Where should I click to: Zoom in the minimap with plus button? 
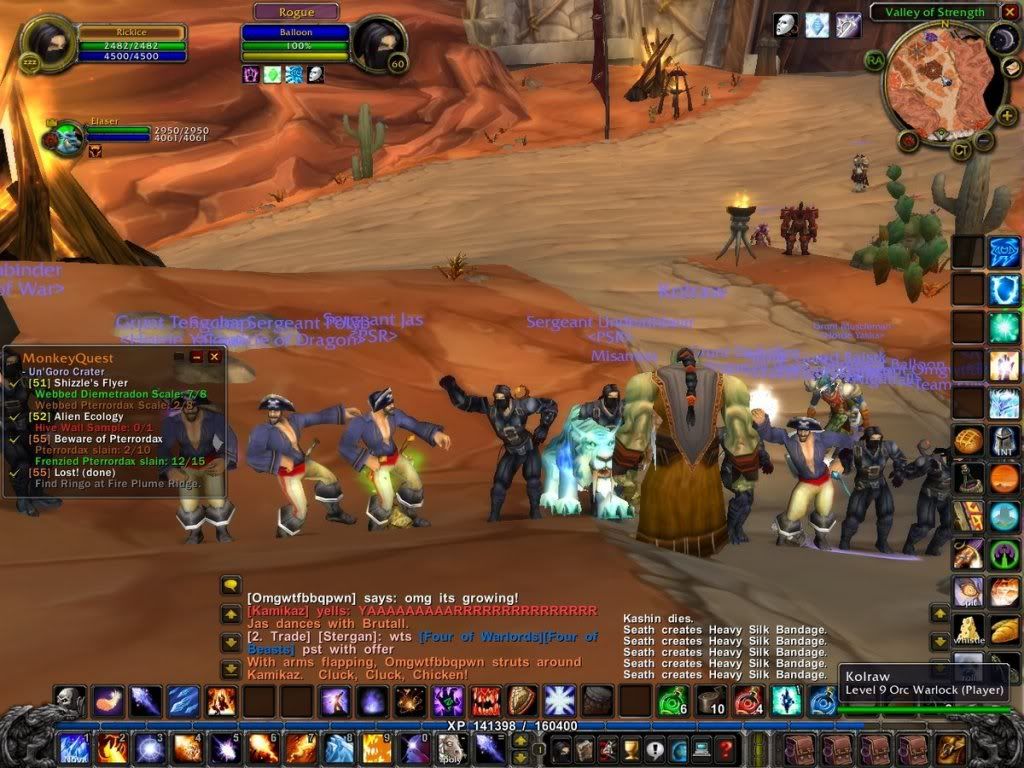(1007, 115)
